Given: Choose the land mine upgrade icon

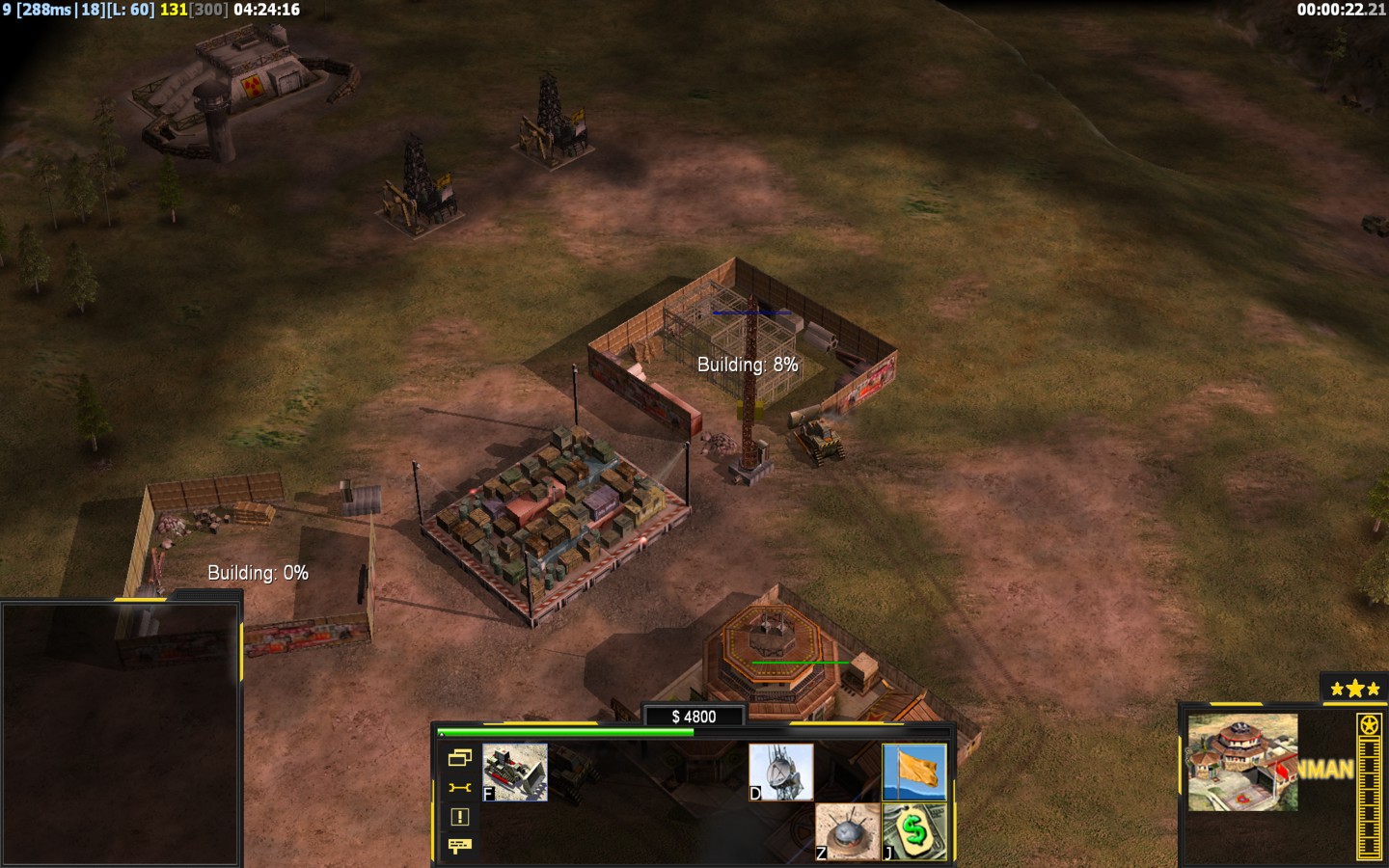Looking at the screenshot, I should (847, 831).
